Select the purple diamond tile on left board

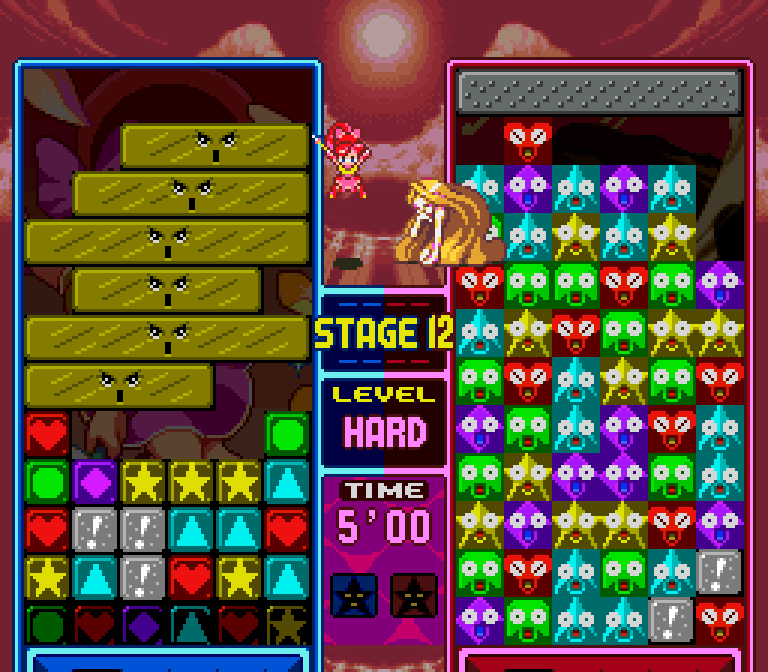[96, 481]
